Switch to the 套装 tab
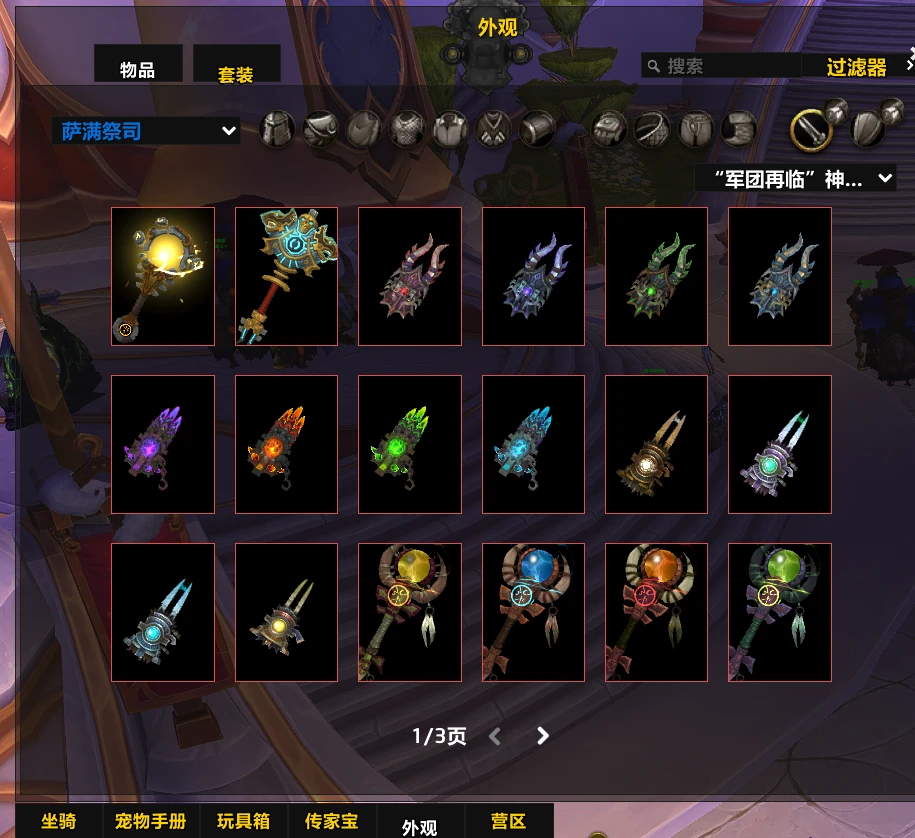Image resolution: width=915 pixels, height=838 pixels. click(x=236, y=72)
